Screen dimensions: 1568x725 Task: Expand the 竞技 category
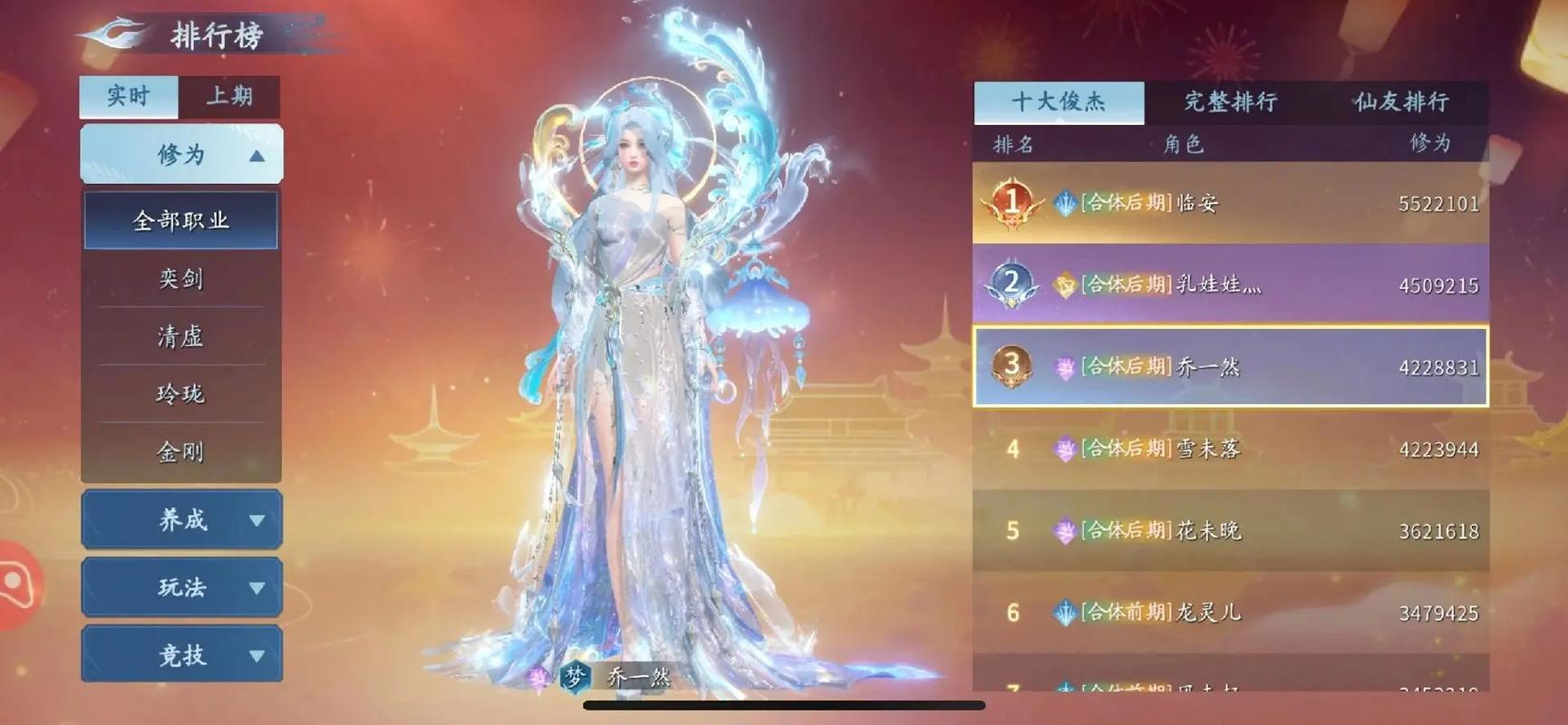pos(181,654)
